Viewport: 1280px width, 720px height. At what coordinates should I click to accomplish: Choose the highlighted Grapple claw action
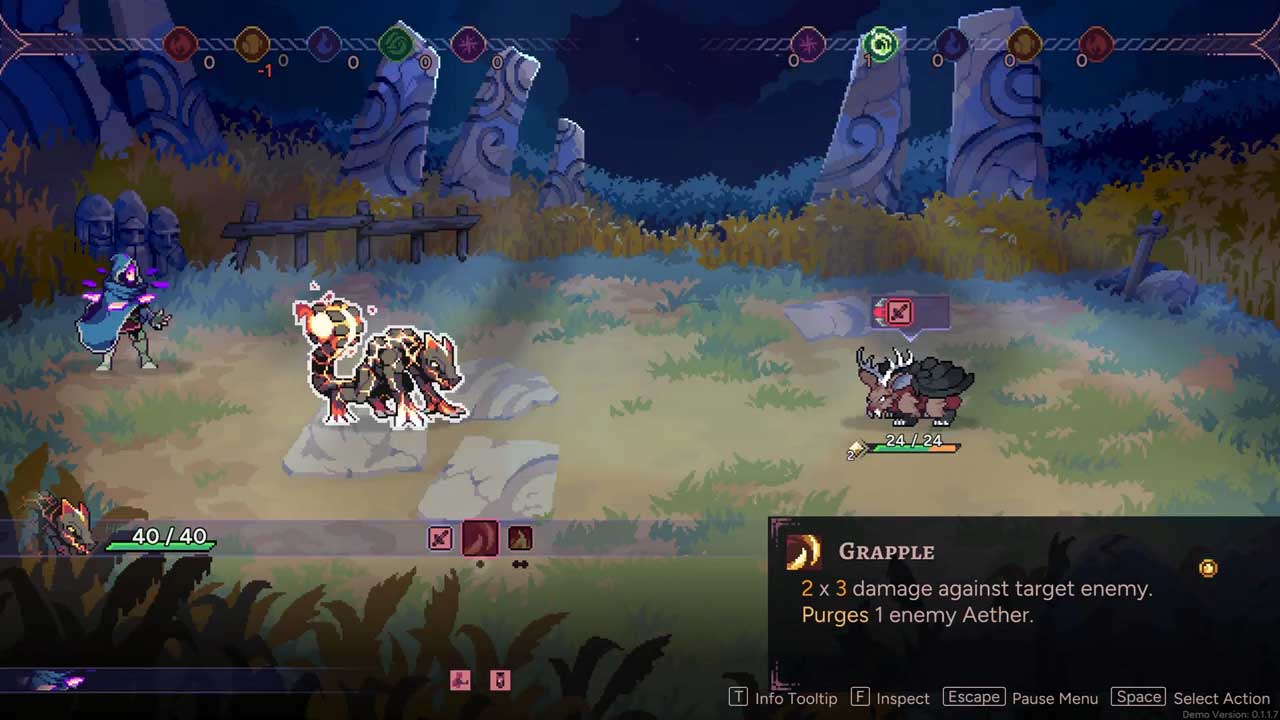tap(480, 539)
